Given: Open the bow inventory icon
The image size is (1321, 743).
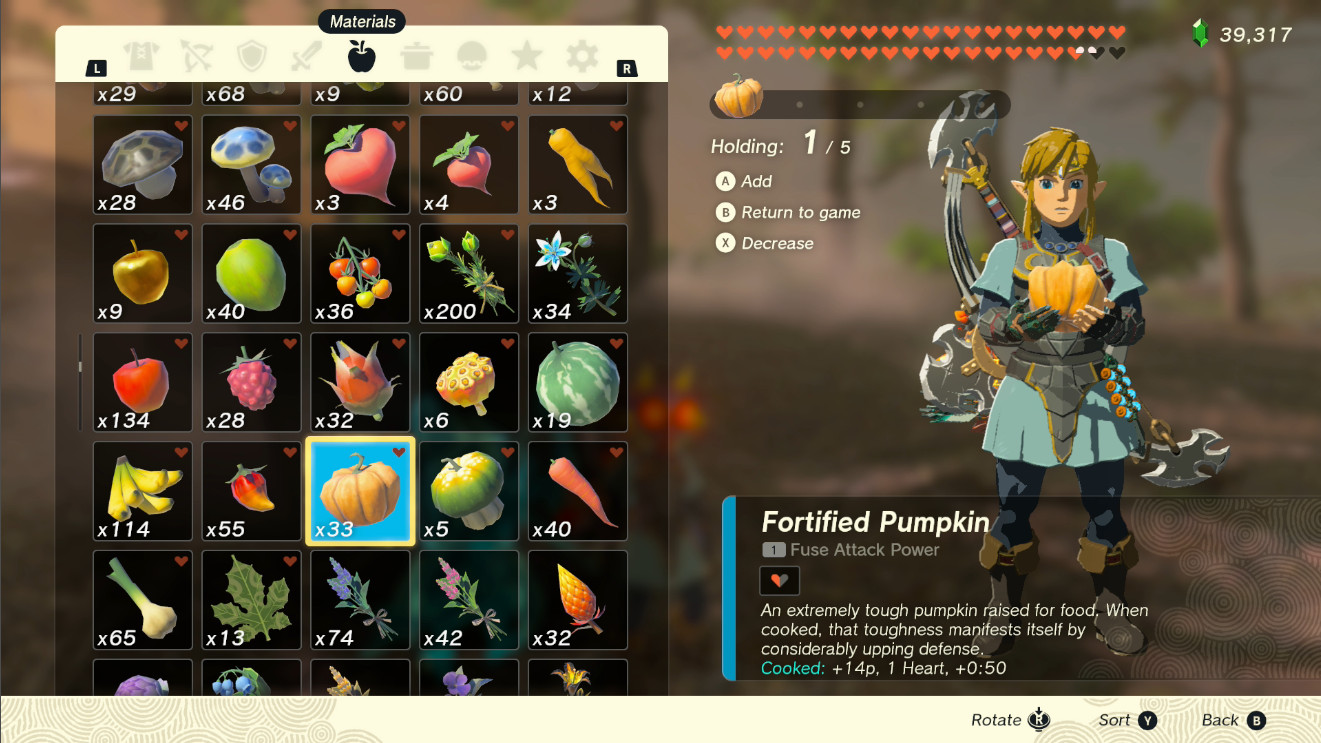Looking at the screenshot, I should 196,57.
